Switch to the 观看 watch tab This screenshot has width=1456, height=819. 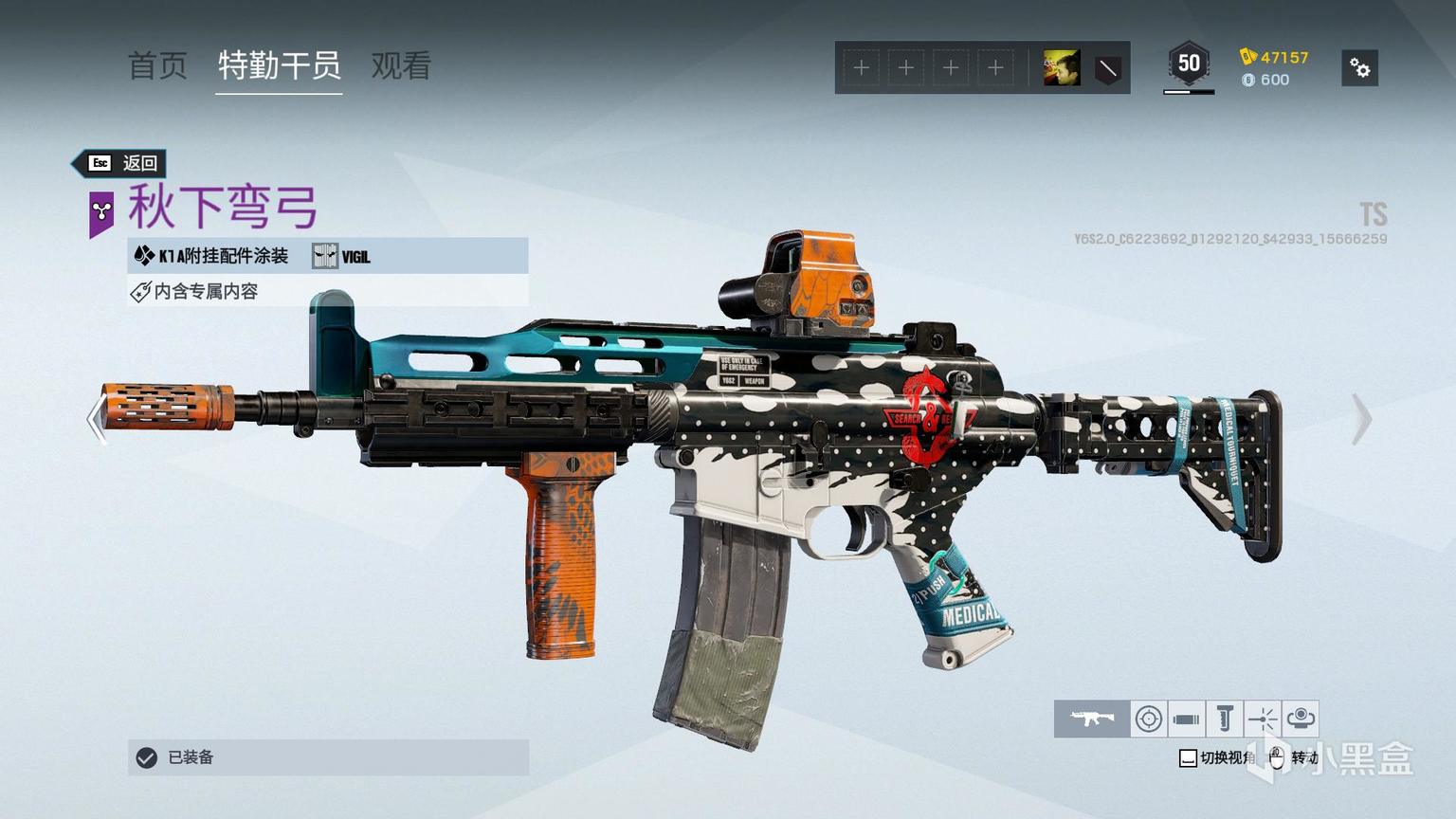[401, 65]
